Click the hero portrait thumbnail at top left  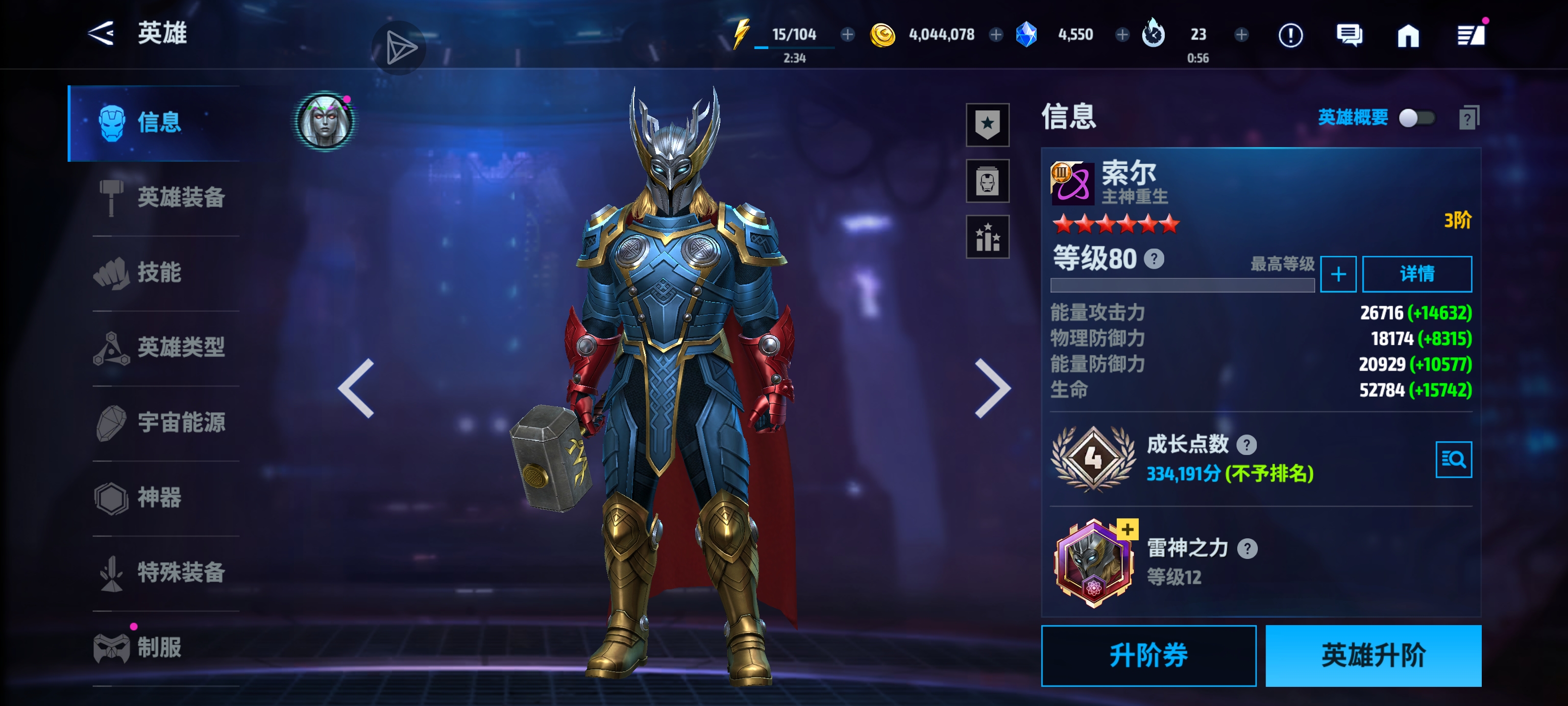click(324, 122)
